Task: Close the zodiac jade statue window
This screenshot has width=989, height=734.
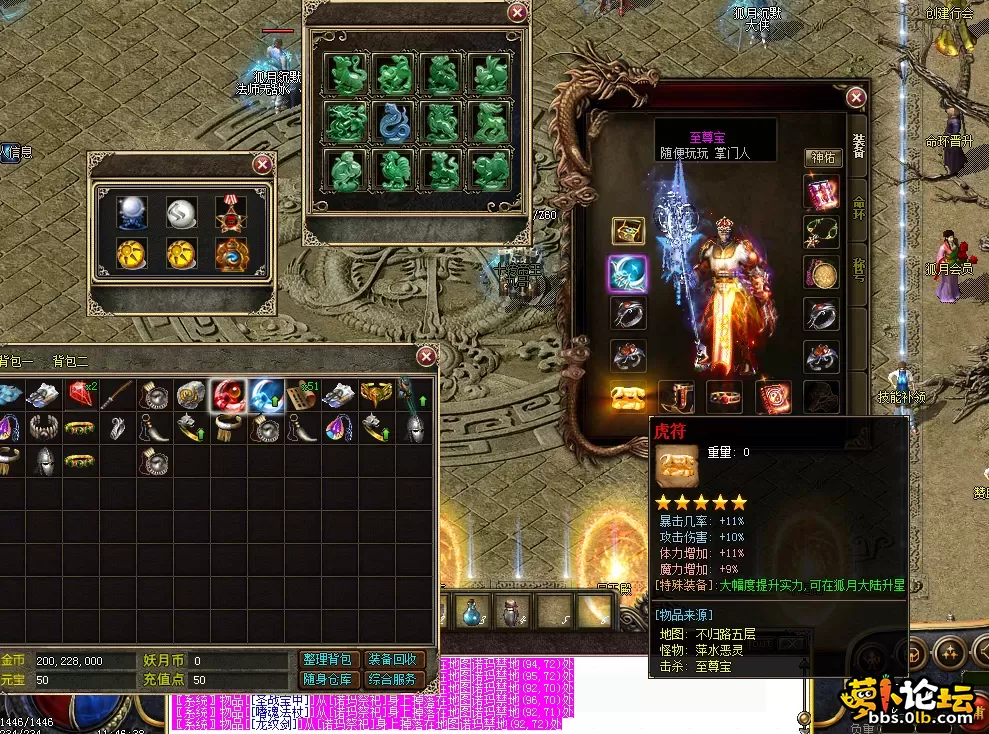Action: pos(517,12)
